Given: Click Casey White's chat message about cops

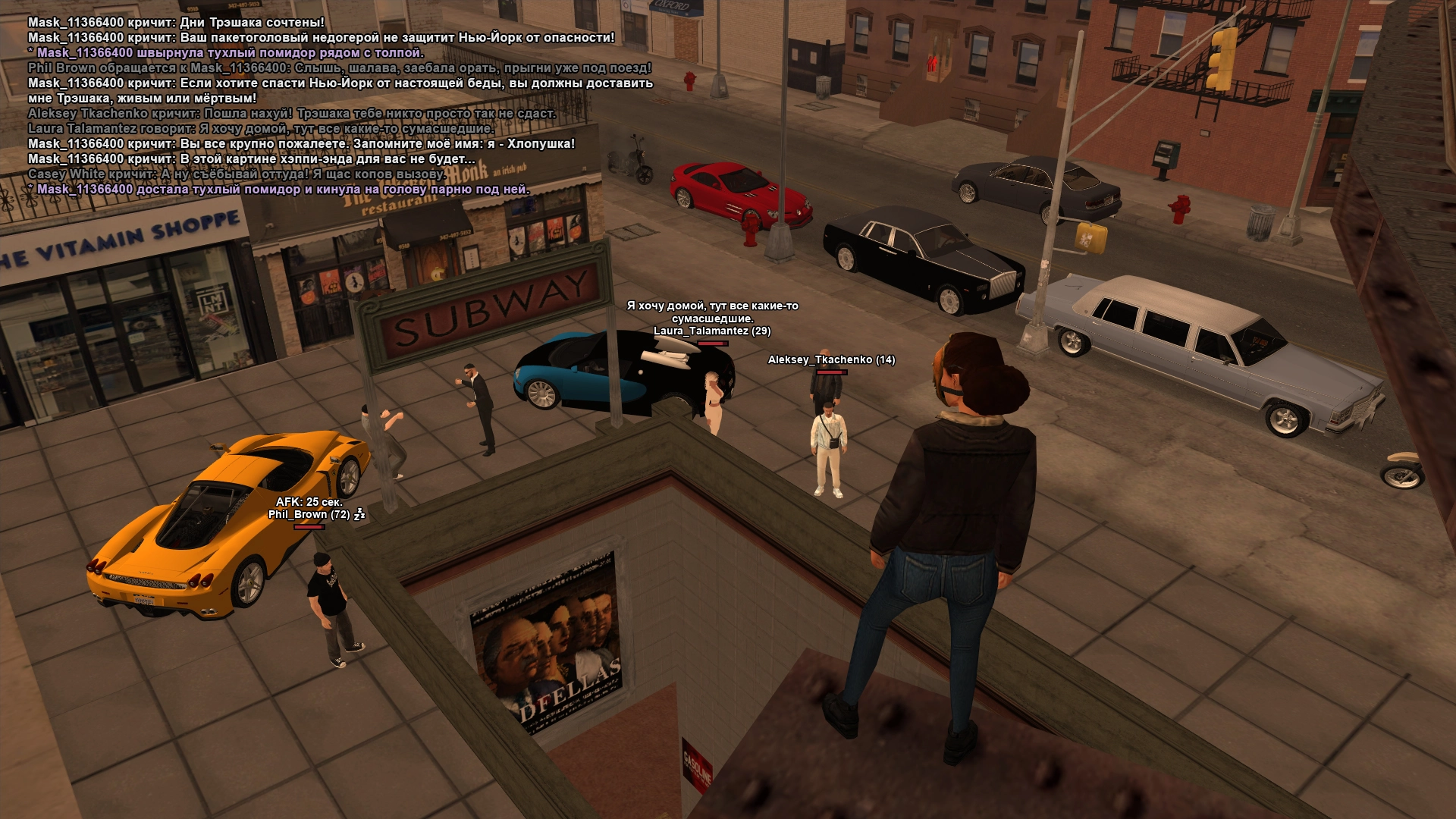Looking at the screenshot, I should coord(237,174).
